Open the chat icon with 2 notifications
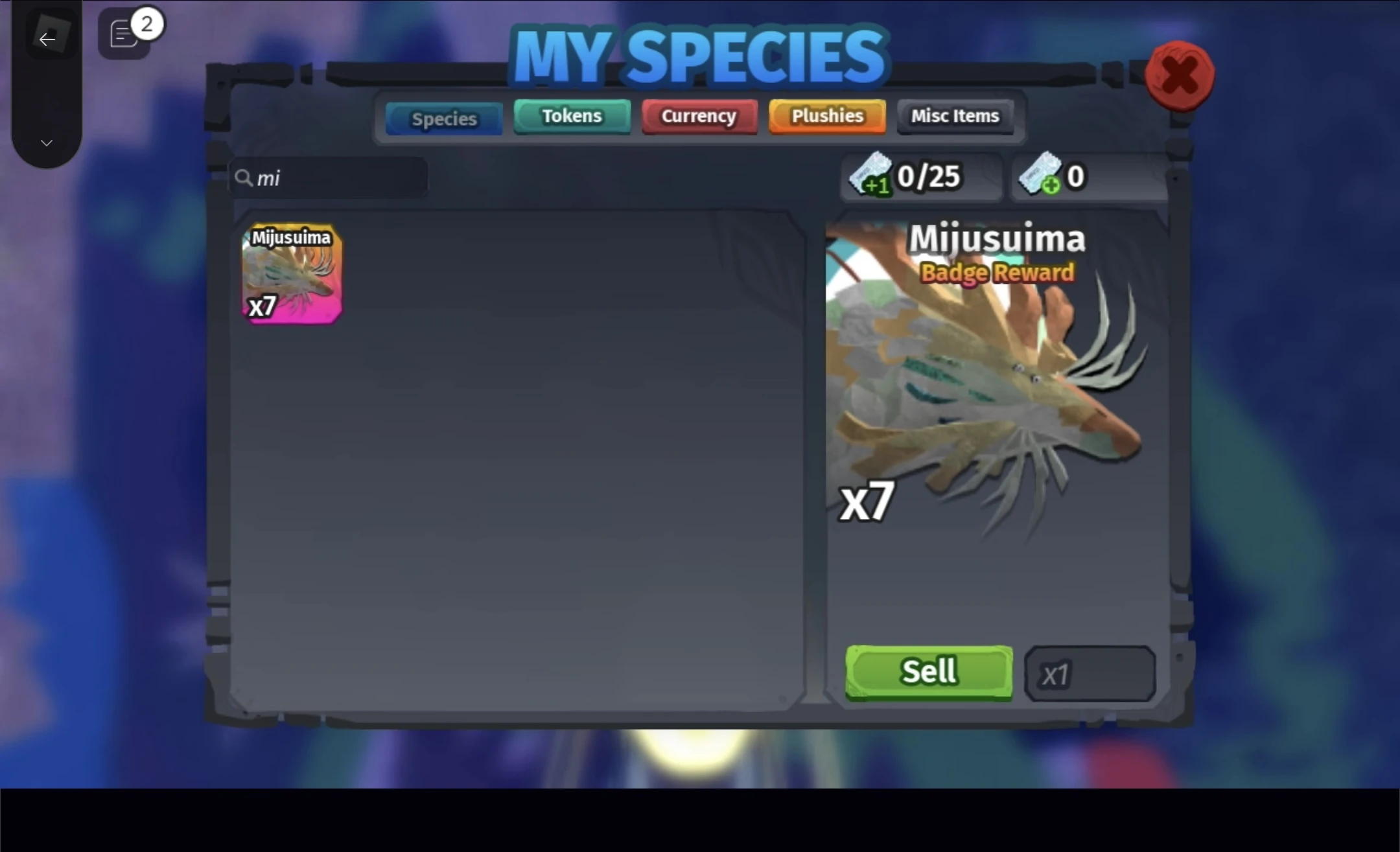 pos(123,32)
